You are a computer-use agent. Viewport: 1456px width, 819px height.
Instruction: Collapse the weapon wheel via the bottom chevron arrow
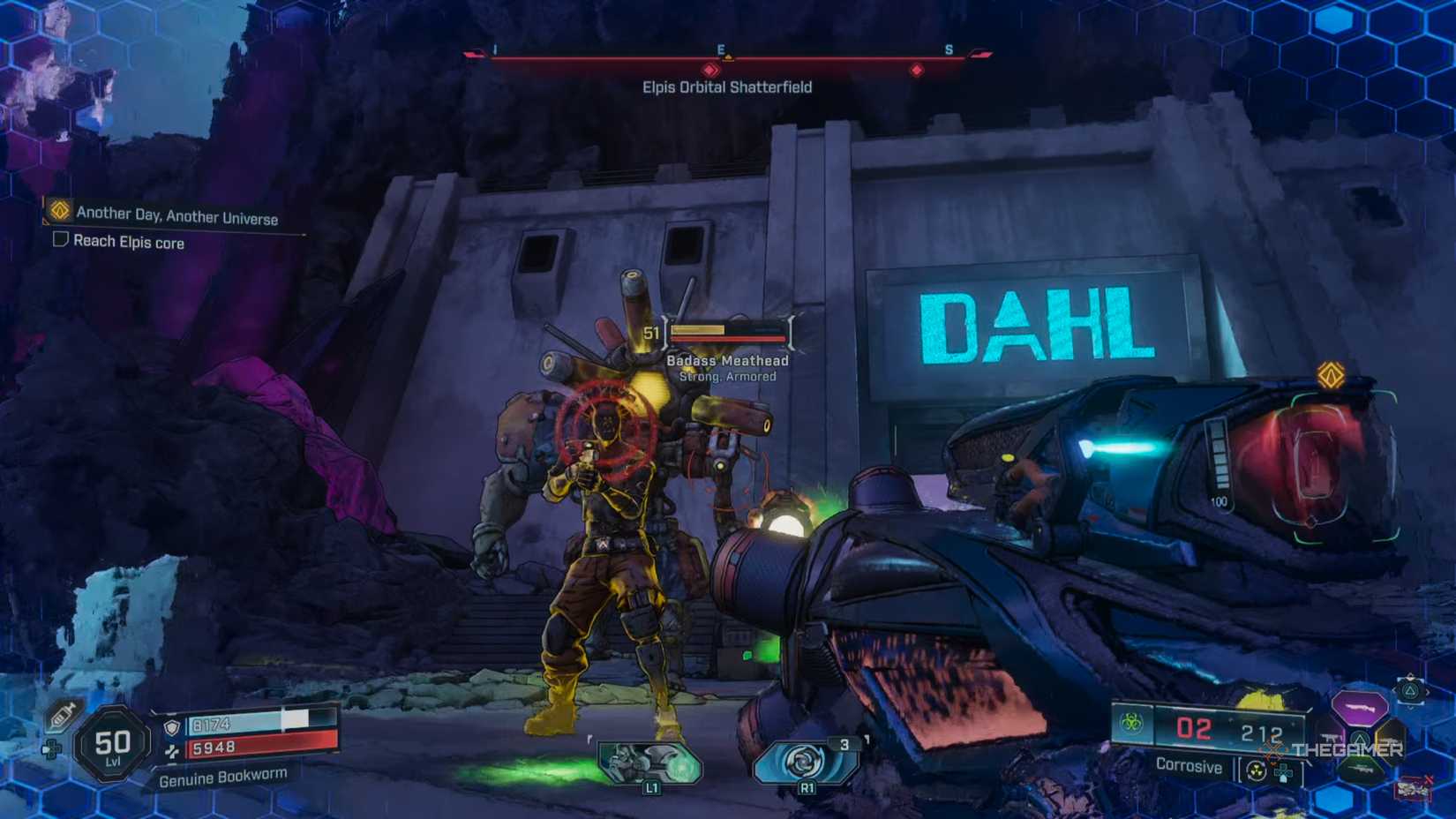point(1410,709)
